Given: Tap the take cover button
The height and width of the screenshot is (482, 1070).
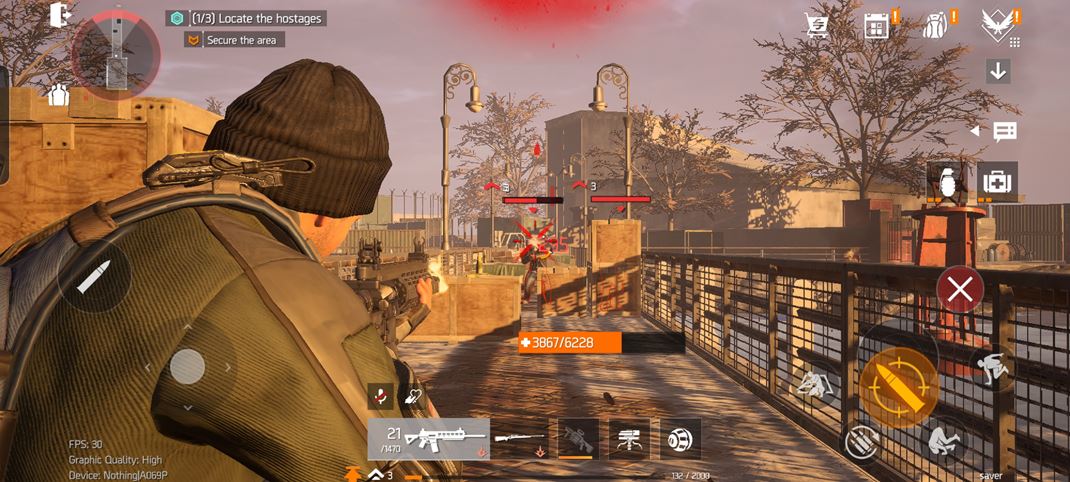Looking at the screenshot, I should pyautogui.click(x=814, y=384).
